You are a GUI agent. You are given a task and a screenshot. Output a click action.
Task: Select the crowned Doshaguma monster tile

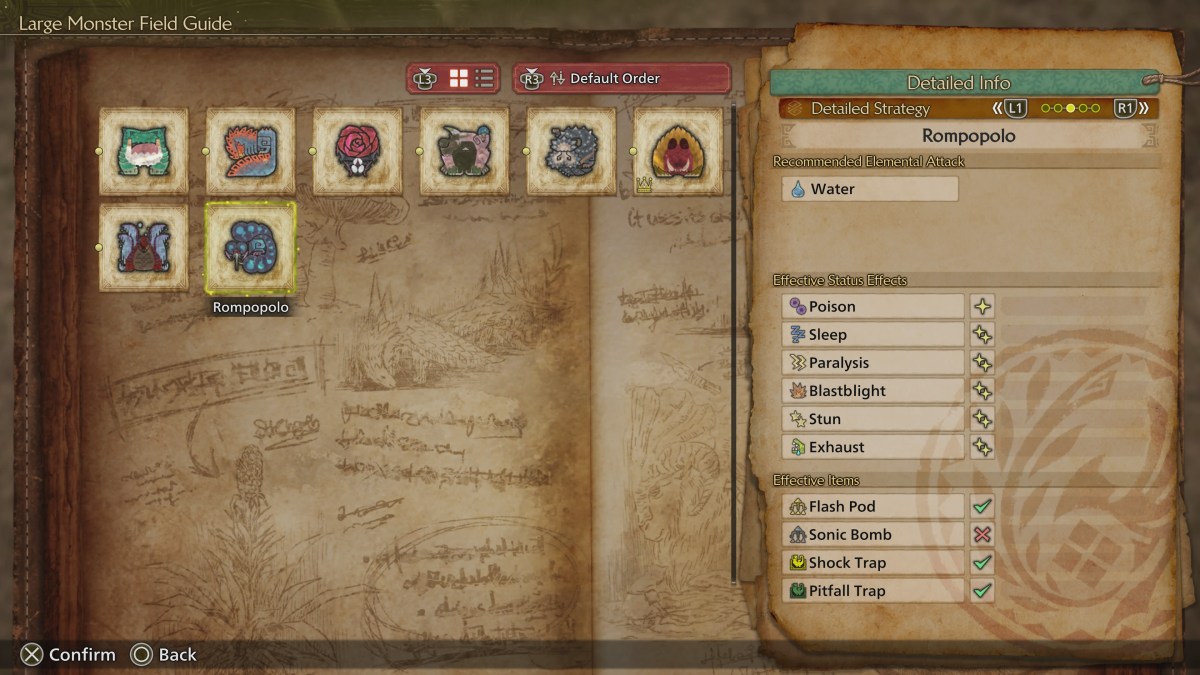click(679, 151)
